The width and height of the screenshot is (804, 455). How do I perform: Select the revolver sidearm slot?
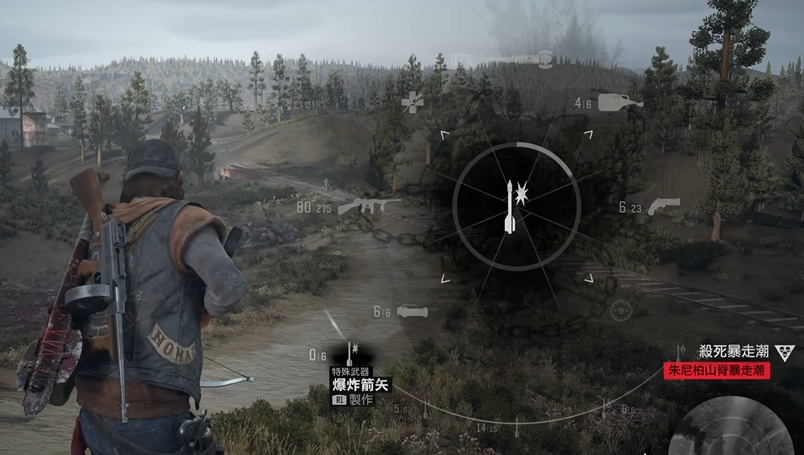pos(662,206)
